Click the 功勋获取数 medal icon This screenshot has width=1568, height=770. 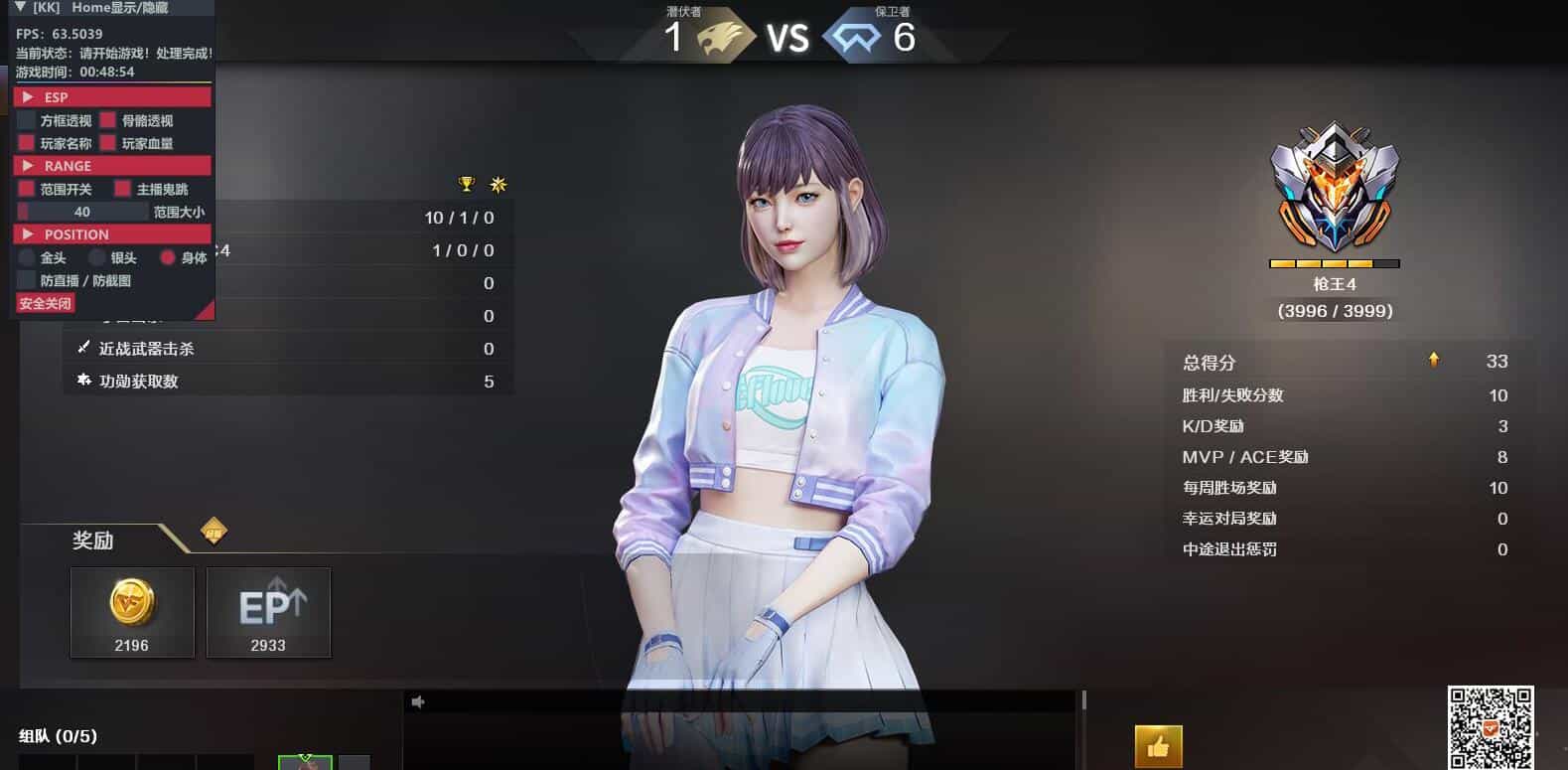click(x=81, y=381)
